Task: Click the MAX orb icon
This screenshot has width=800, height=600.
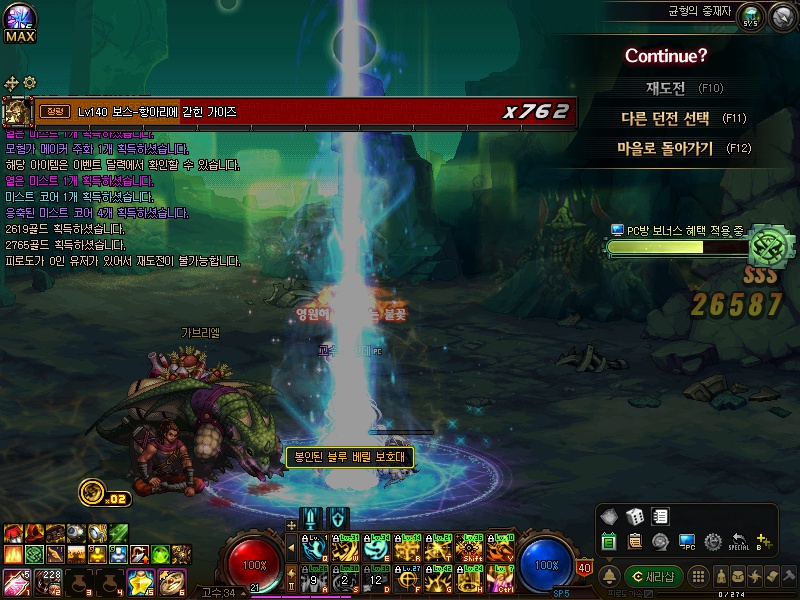Action: [x=20, y=22]
